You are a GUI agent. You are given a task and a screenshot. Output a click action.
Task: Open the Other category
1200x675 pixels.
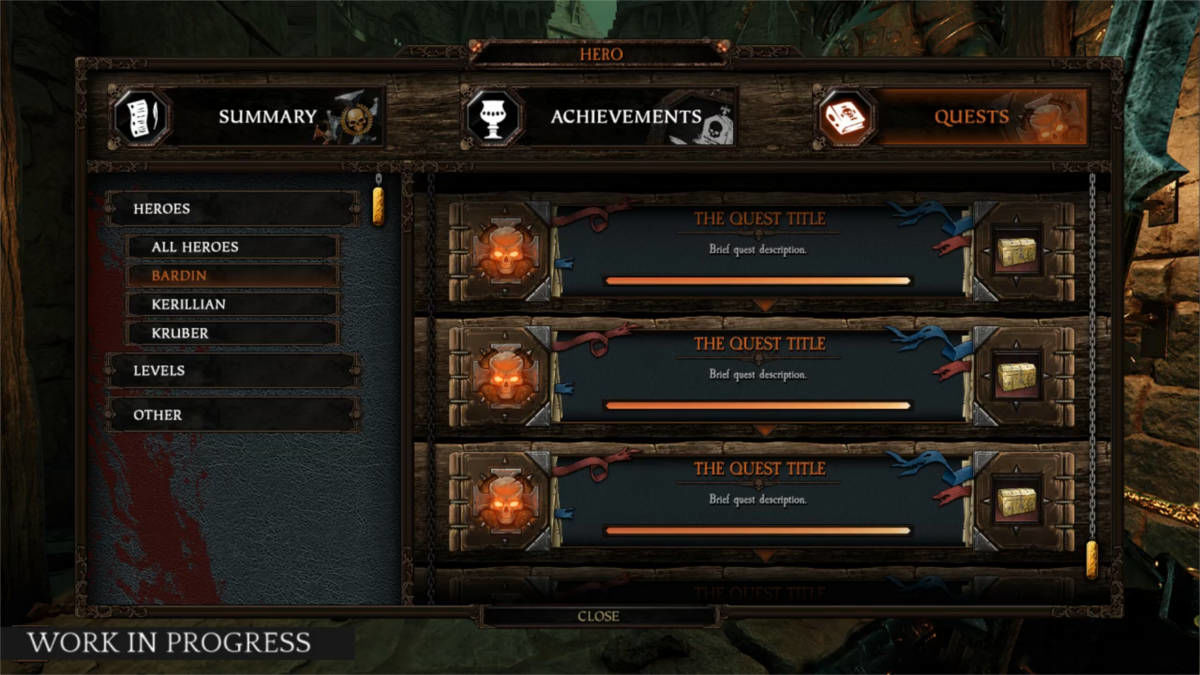(x=233, y=415)
